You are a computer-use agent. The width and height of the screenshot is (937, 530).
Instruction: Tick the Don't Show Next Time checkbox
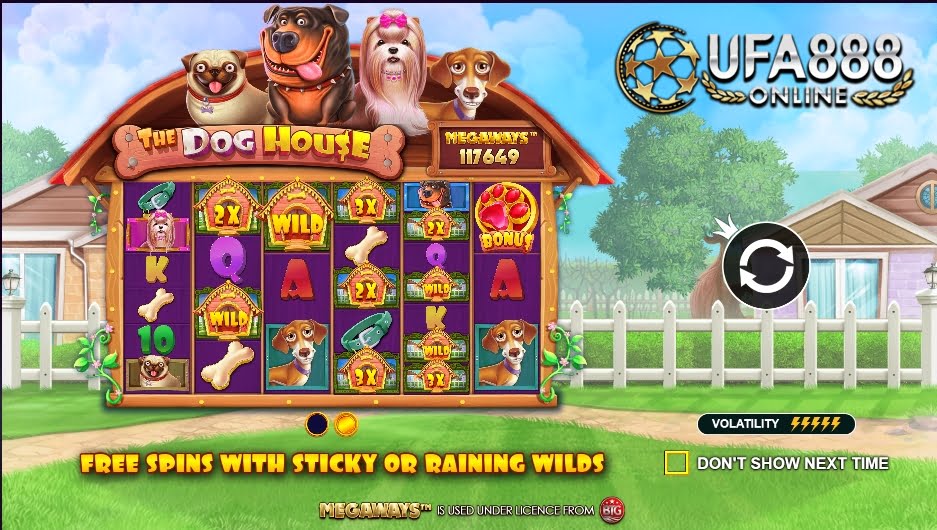[676, 462]
